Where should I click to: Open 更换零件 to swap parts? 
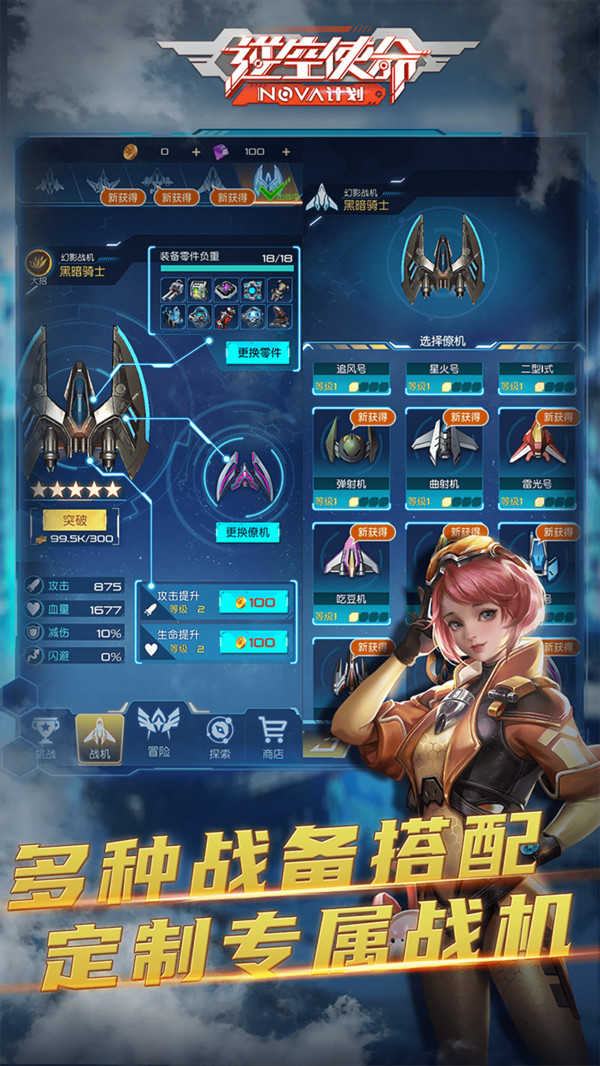(257, 352)
